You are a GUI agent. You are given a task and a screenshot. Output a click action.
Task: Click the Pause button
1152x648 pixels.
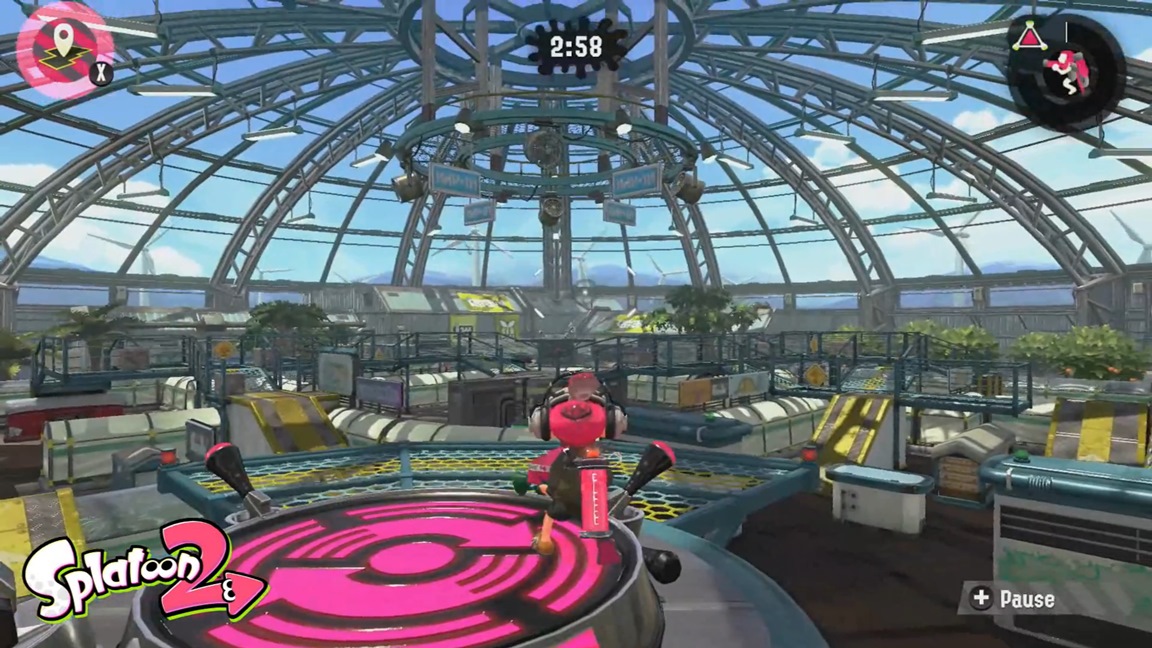[1014, 599]
